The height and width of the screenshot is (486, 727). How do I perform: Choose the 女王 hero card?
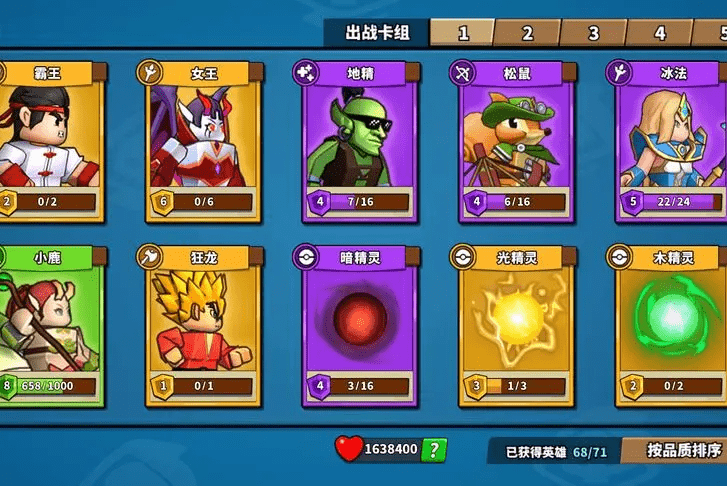tap(199, 142)
